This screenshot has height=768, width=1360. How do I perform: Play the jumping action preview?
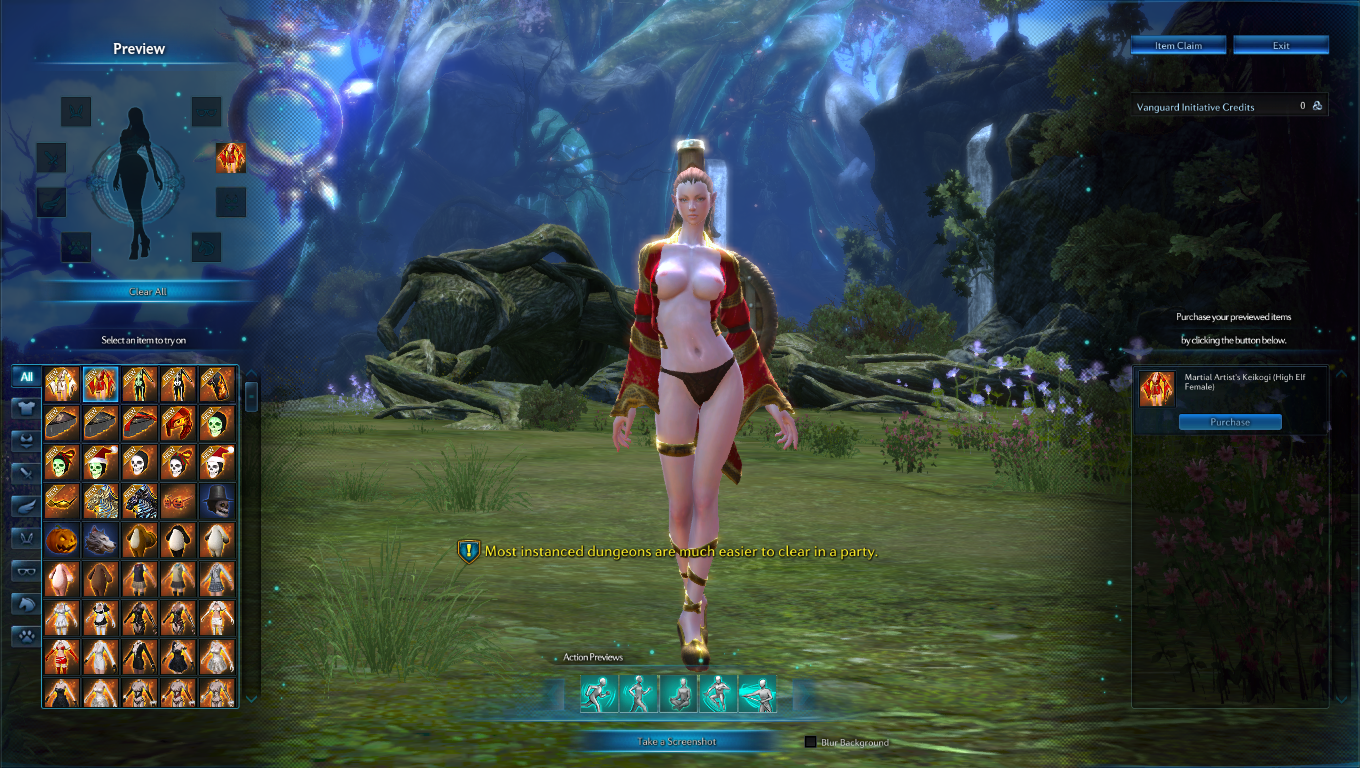pos(717,694)
